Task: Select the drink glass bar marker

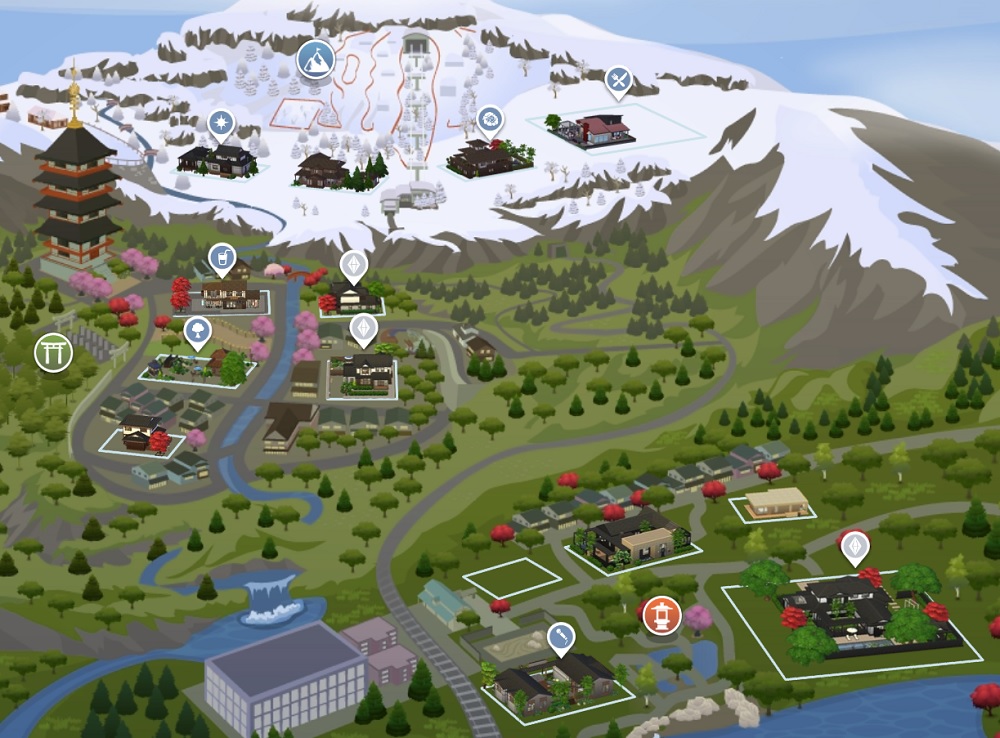Action: (221, 258)
